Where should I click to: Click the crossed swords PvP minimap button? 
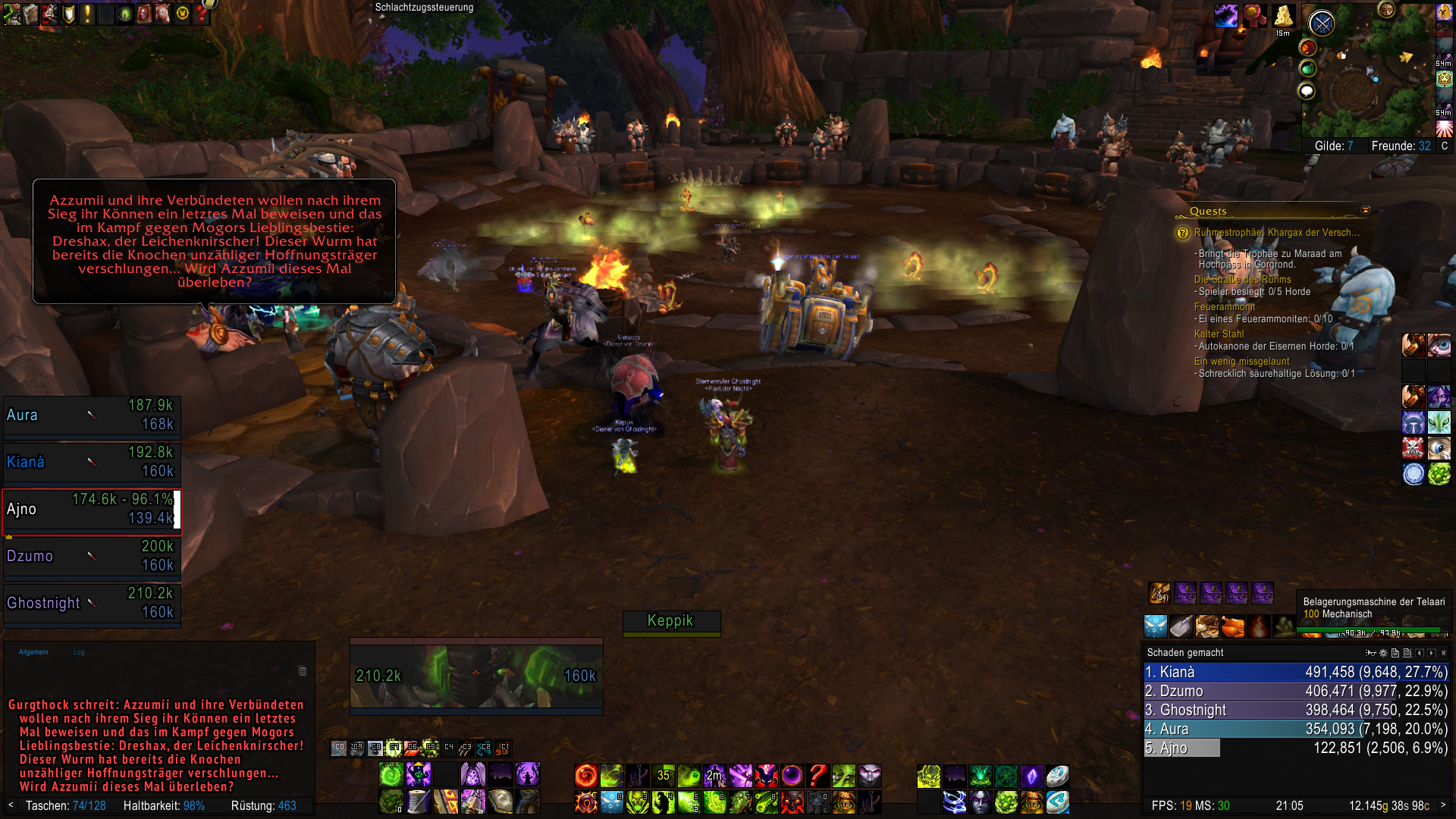coord(1322,24)
